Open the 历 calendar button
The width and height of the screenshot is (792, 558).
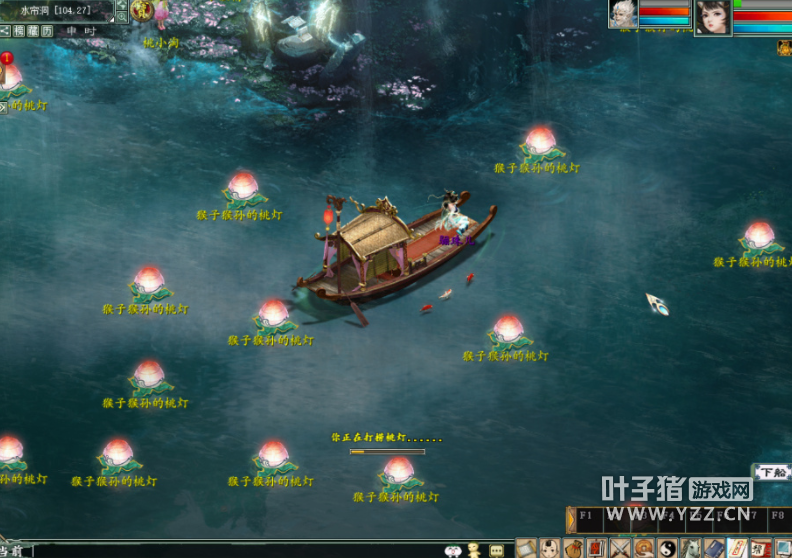tap(47, 31)
